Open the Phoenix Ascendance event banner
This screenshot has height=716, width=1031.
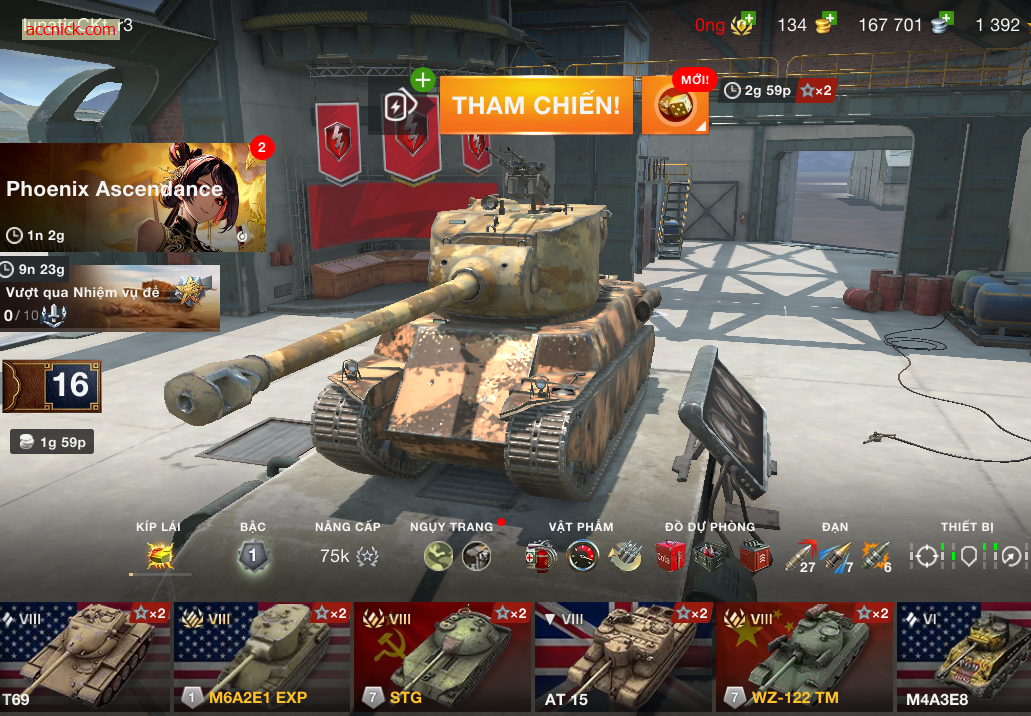tap(133, 197)
